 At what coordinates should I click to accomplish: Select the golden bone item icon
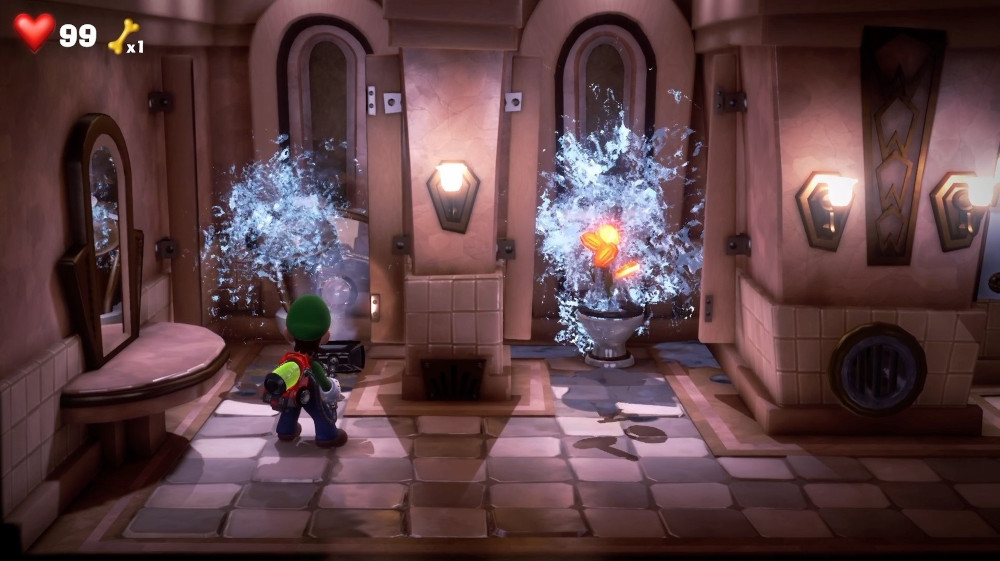point(122,37)
